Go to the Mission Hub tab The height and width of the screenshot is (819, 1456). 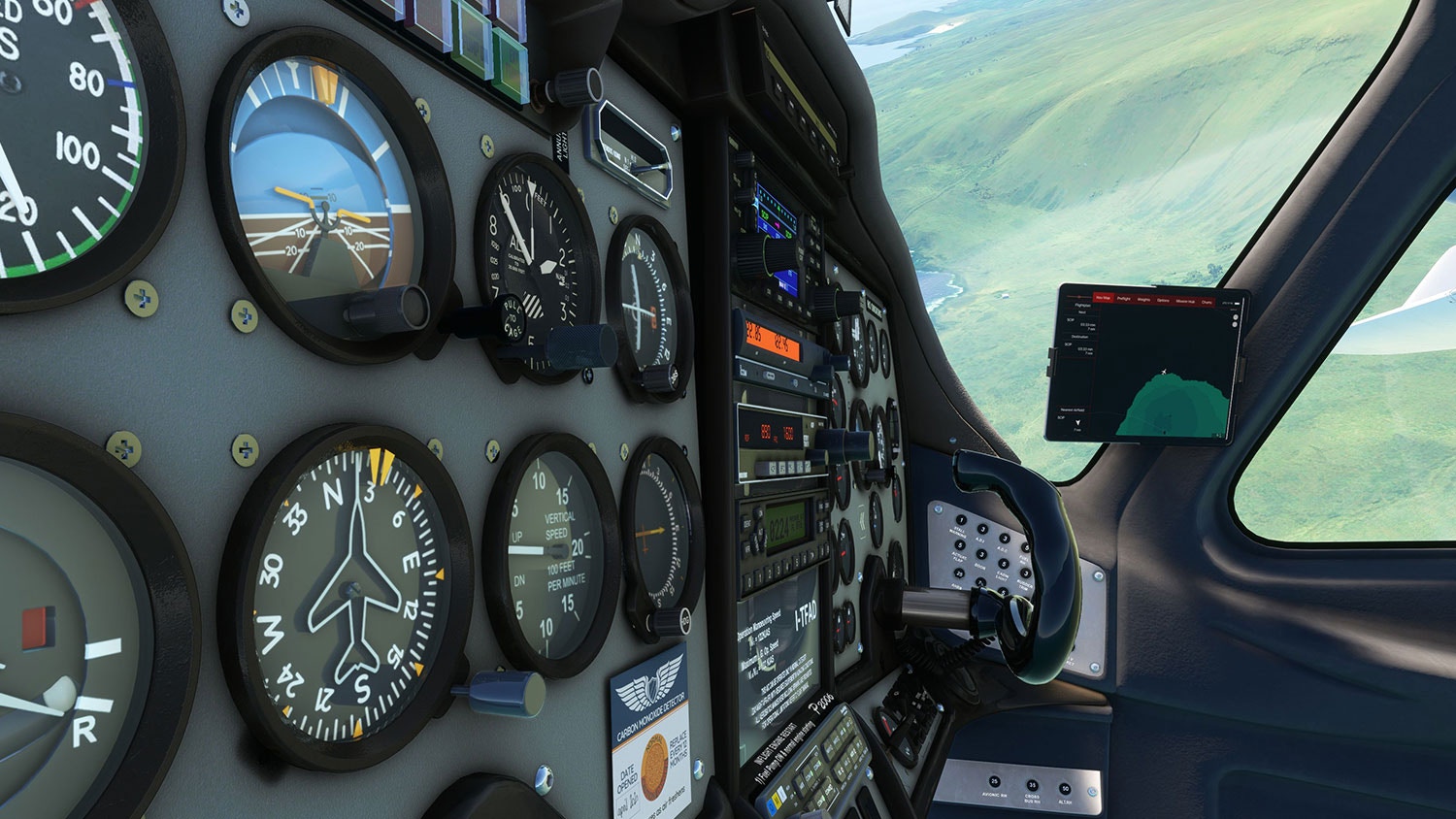[x=1185, y=301]
